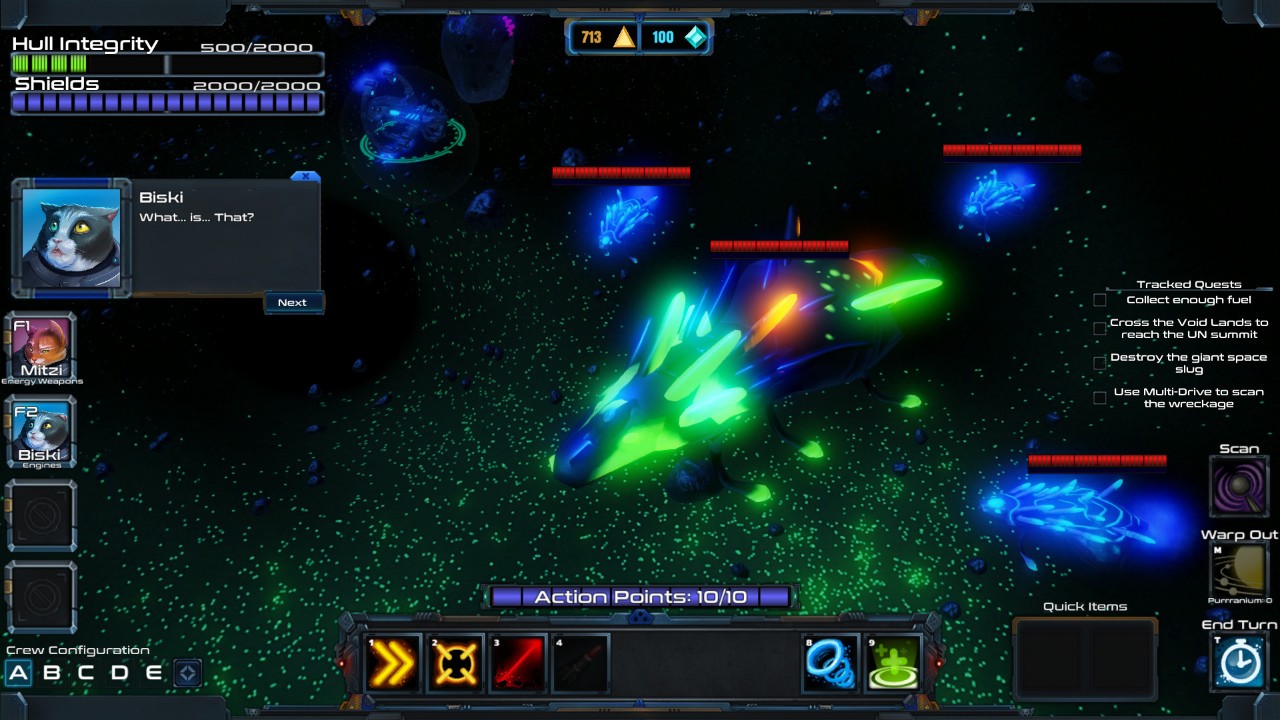Click Next in Biski's dialogue
The width and height of the screenshot is (1280, 720).
[x=292, y=302]
